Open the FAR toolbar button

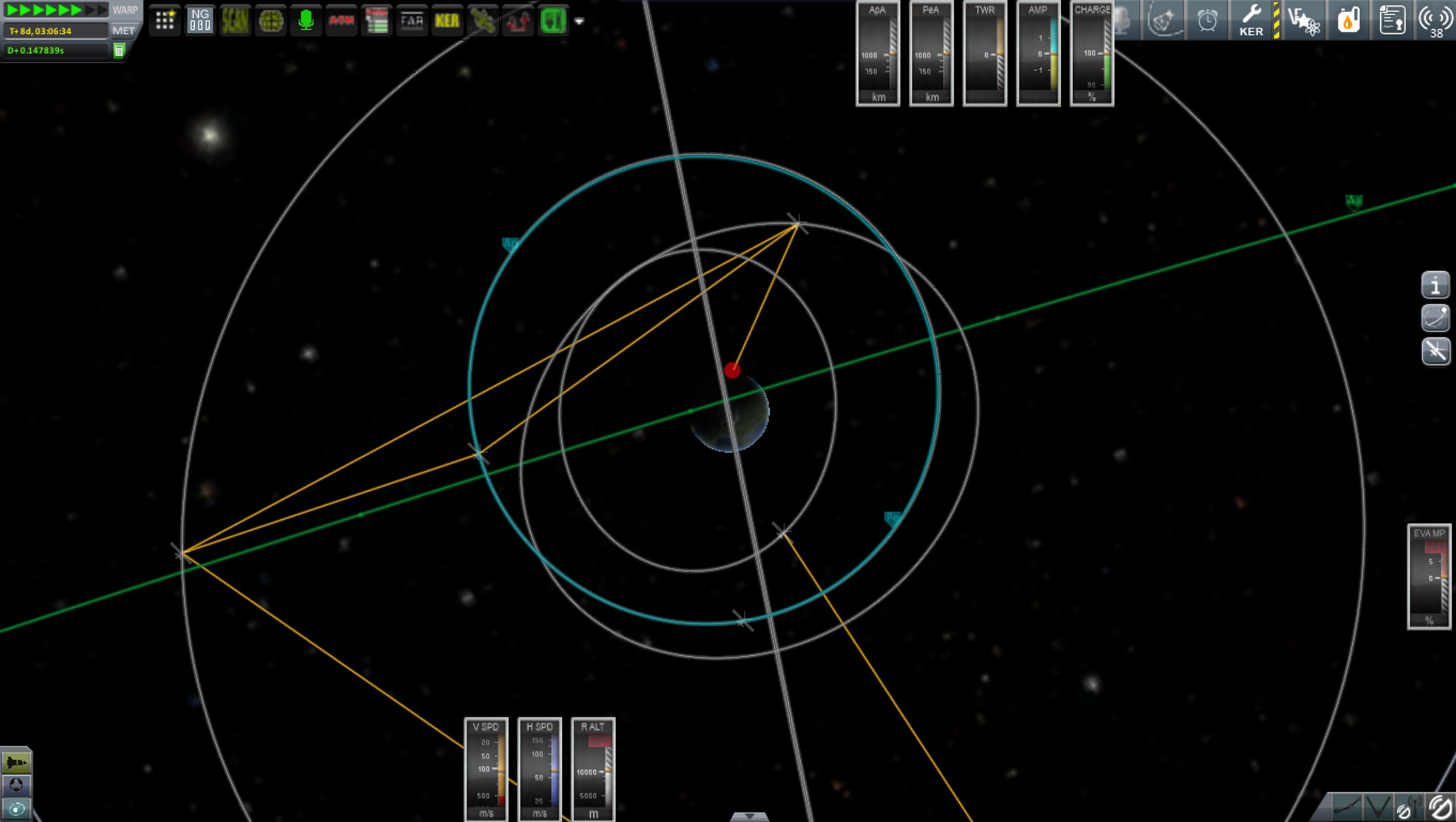coord(412,21)
